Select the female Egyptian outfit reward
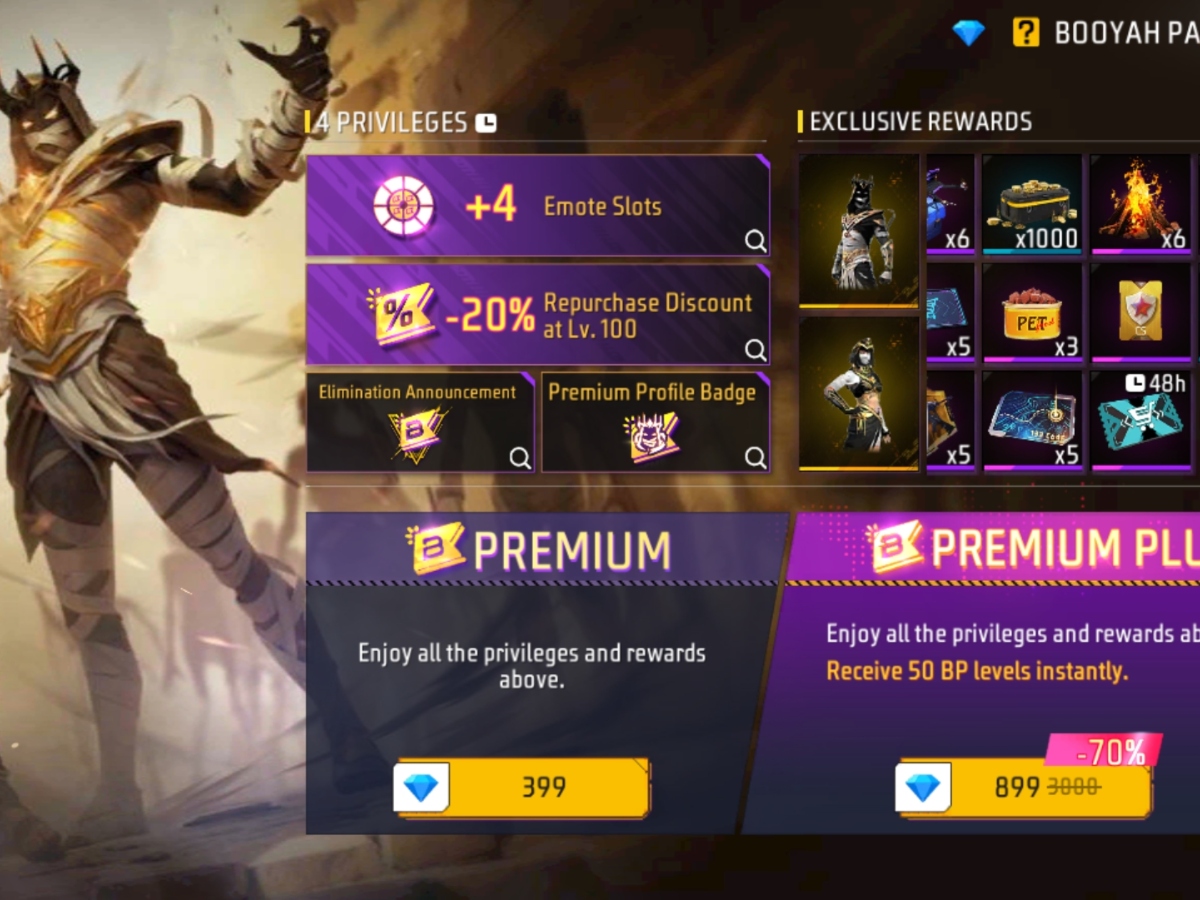Screen dimensions: 1200x900 tap(858, 392)
